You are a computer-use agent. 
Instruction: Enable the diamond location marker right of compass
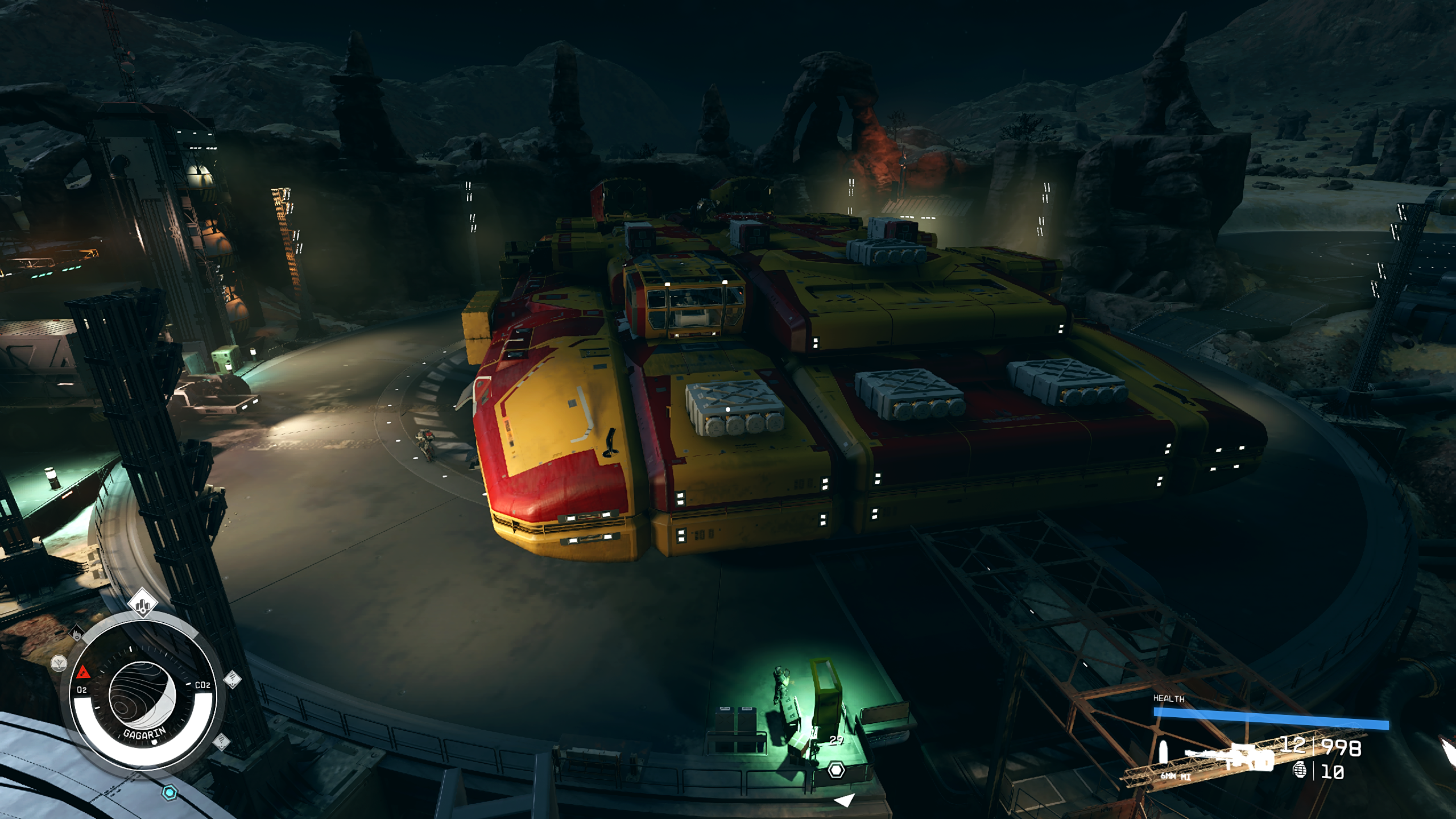tap(233, 679)
